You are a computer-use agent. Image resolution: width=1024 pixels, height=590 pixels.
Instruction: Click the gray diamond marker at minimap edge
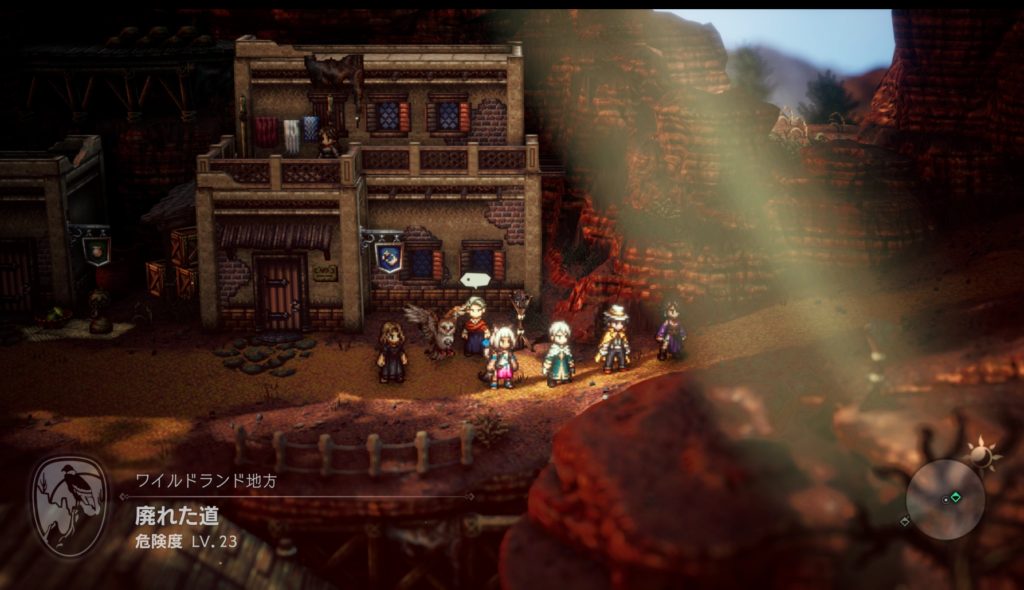click(x=905, y=521)
